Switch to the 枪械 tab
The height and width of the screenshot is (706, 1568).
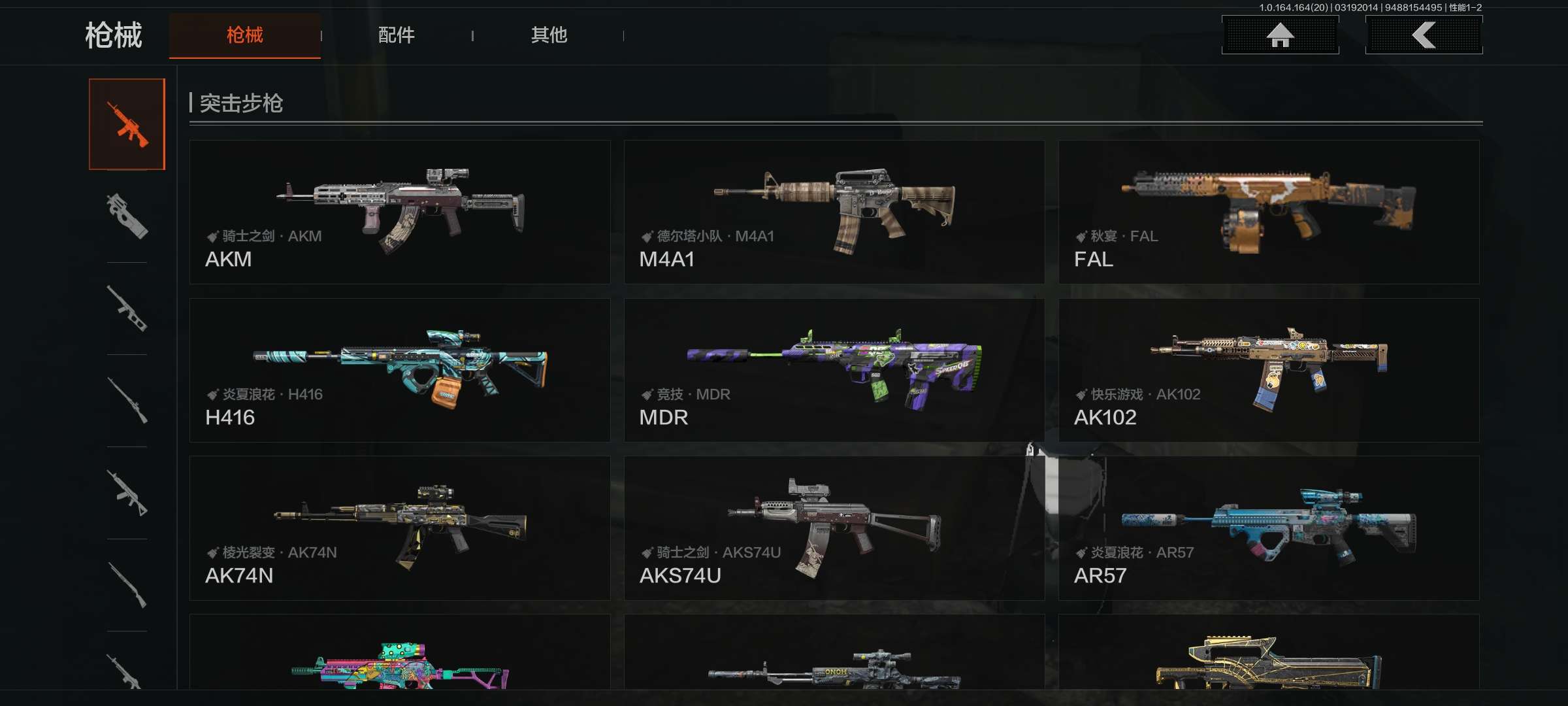[244, 35]
